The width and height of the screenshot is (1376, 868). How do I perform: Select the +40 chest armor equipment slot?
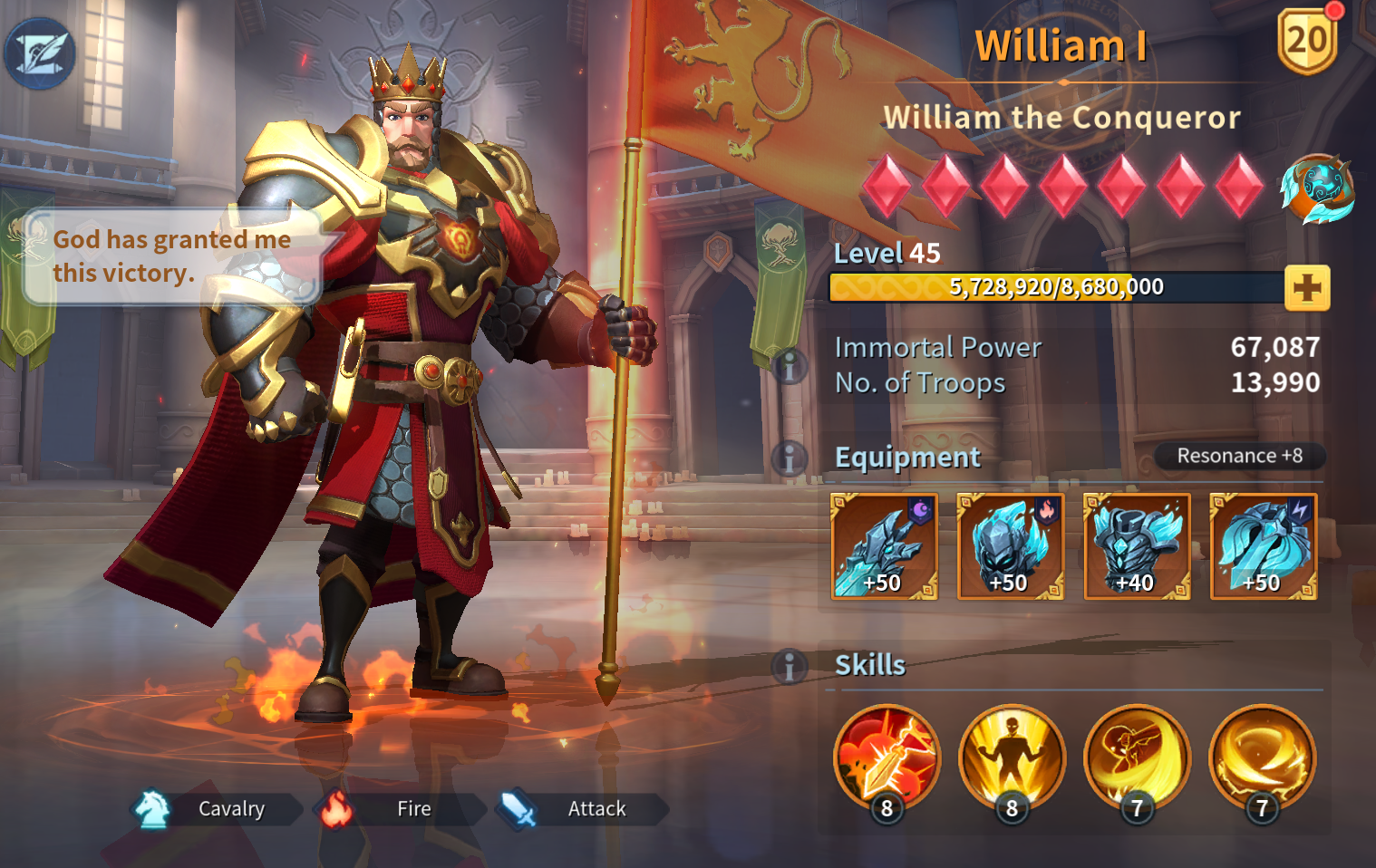(1136, 546)
